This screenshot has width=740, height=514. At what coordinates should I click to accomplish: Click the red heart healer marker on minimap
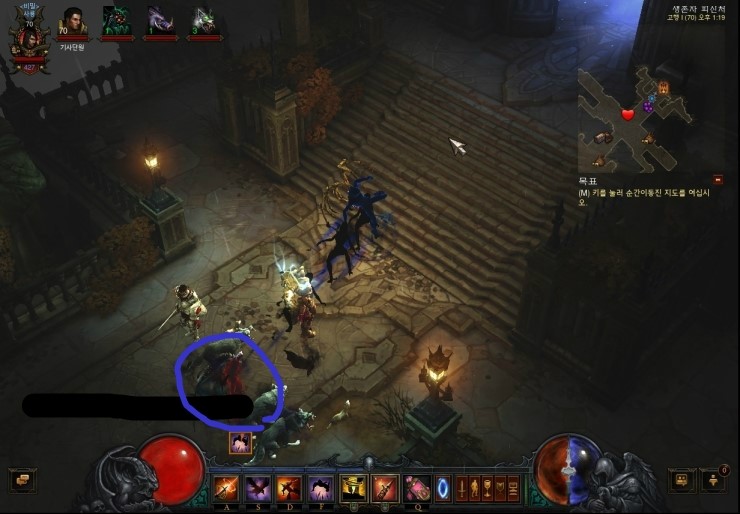click(x=628, y=114)
